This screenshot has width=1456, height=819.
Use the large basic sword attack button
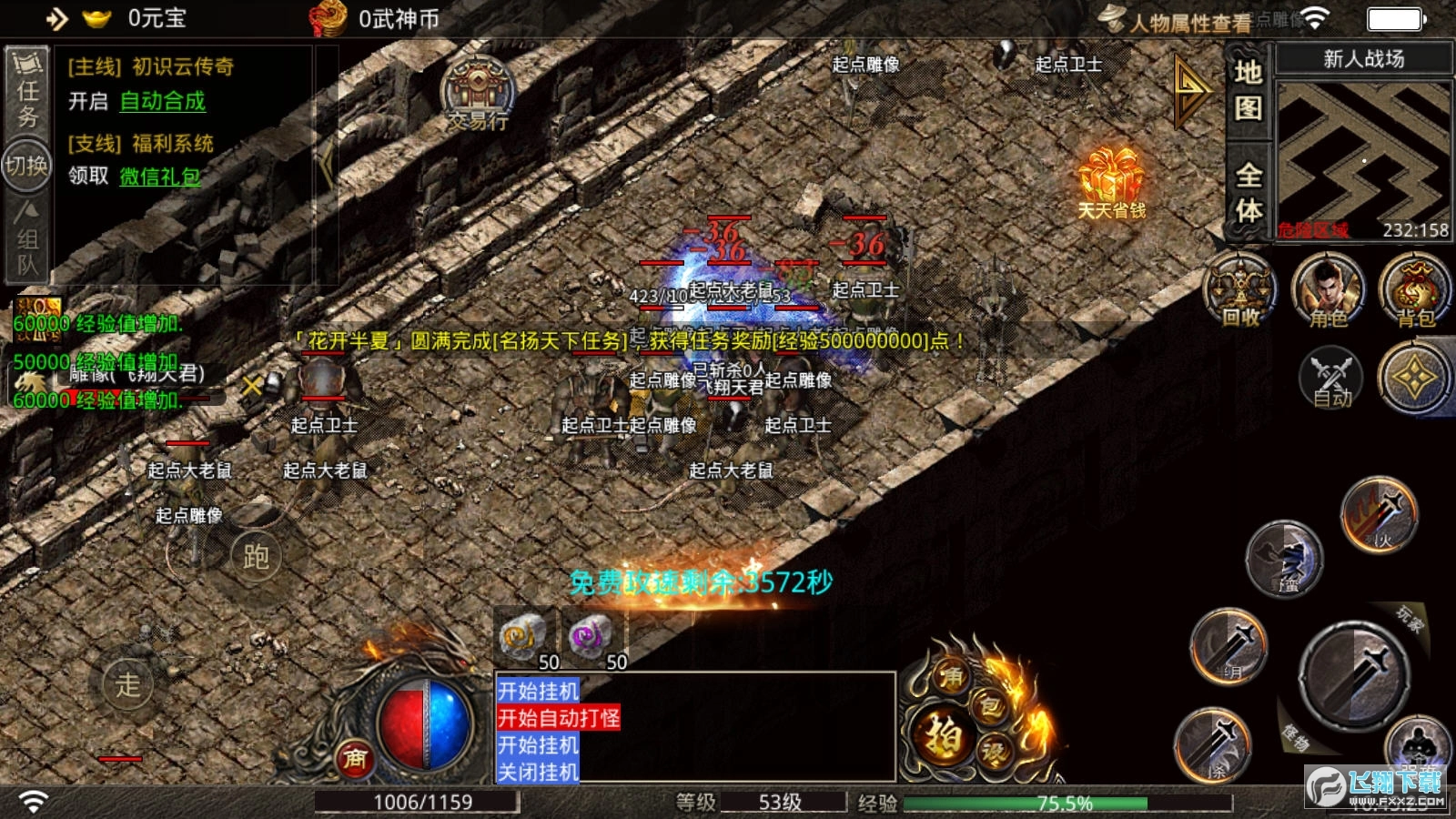[x=1354, y=675]
